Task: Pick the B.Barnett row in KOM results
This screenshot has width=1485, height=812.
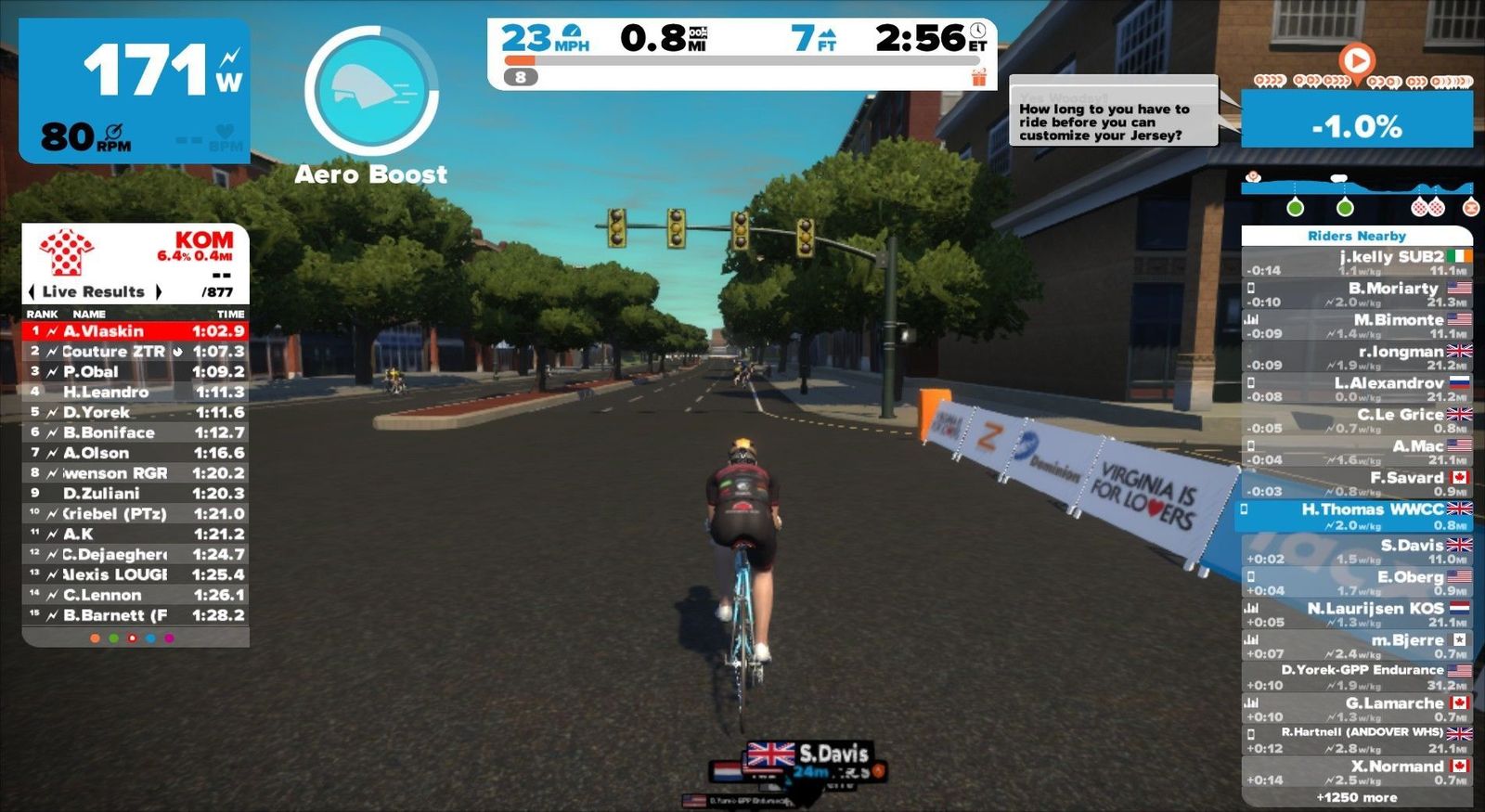Action: tap(135, 615)
